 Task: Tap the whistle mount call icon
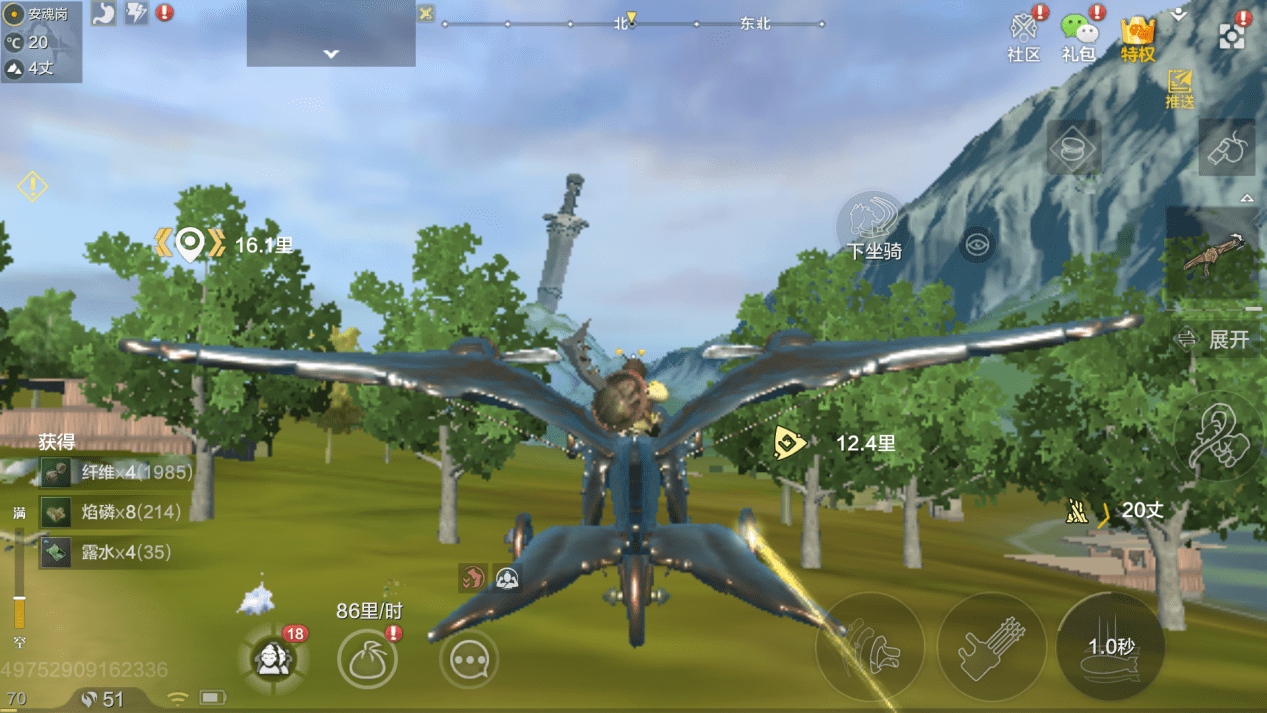pos(1227,149)
